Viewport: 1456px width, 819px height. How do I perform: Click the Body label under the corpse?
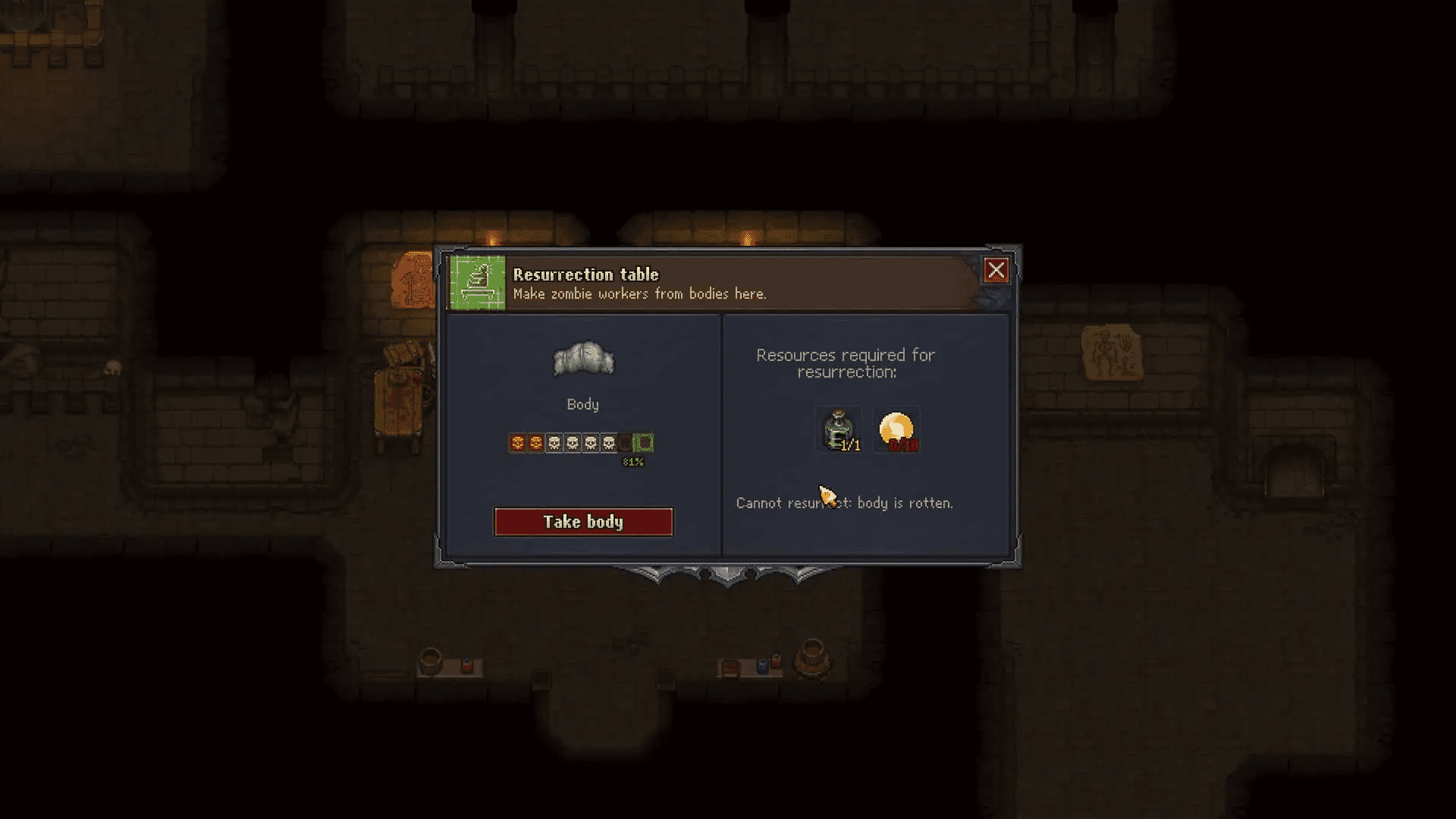[582, 404]
